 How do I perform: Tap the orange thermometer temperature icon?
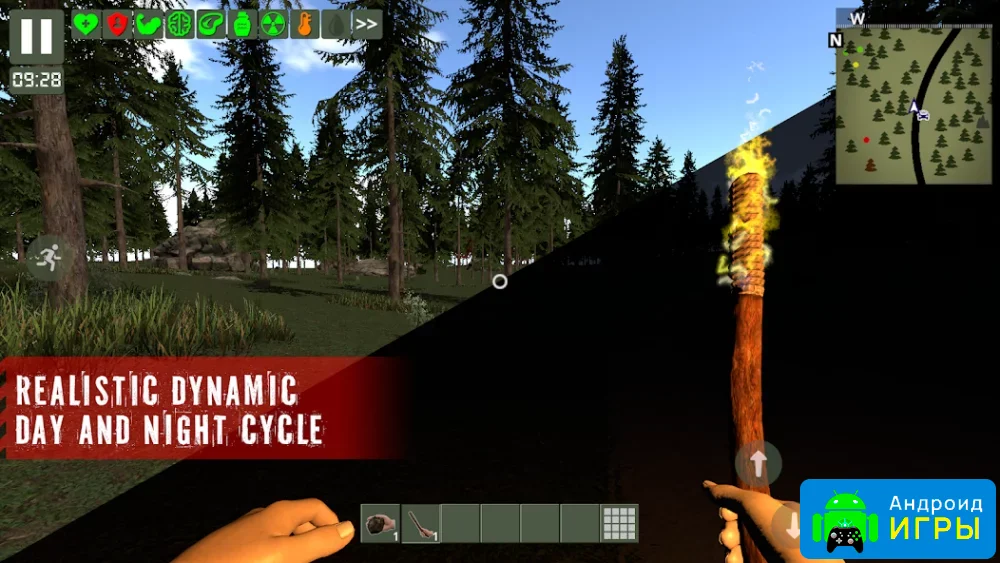tap(304, 25)
